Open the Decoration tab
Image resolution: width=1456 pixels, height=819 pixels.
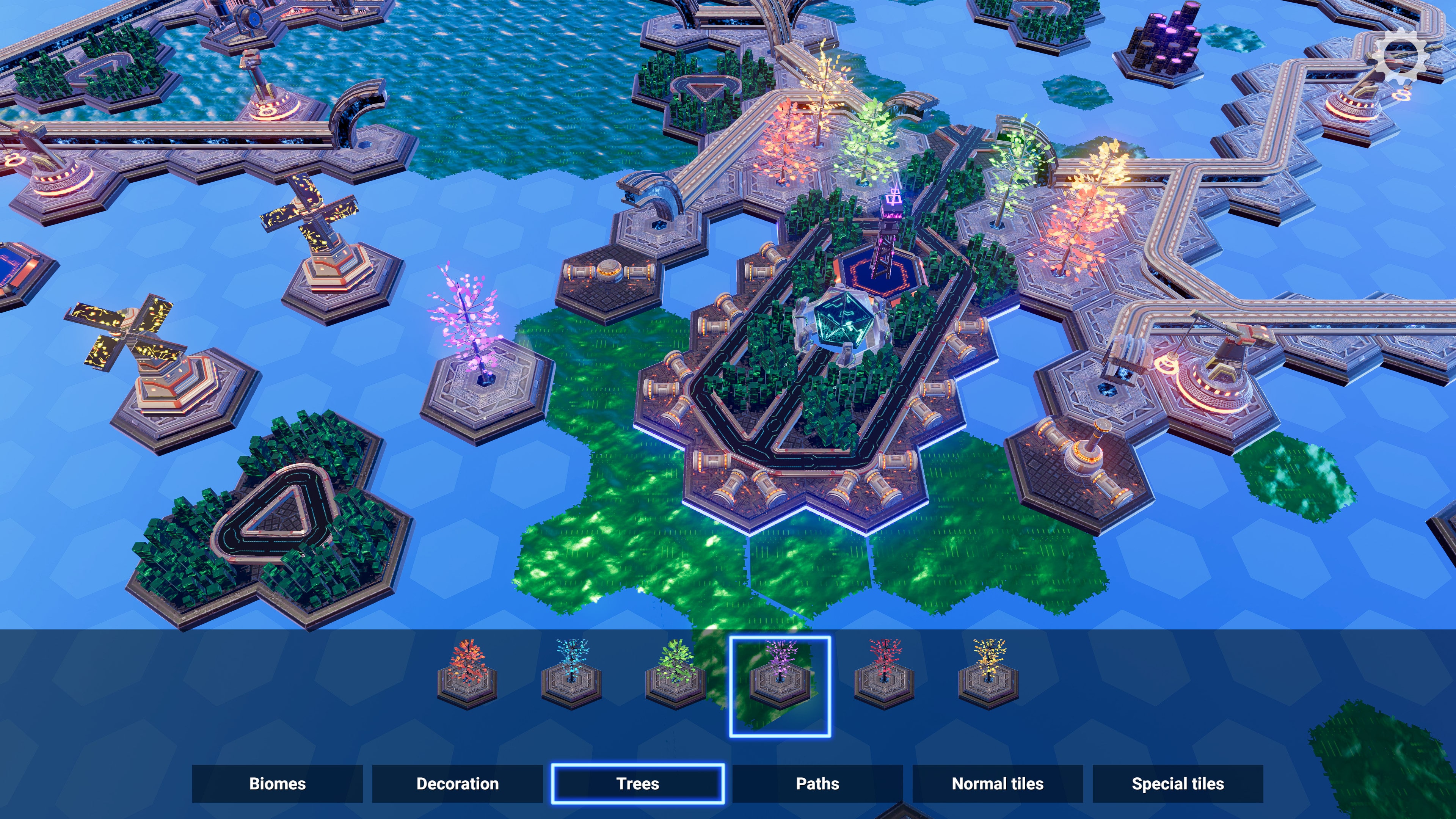click(x=457, y=784)
